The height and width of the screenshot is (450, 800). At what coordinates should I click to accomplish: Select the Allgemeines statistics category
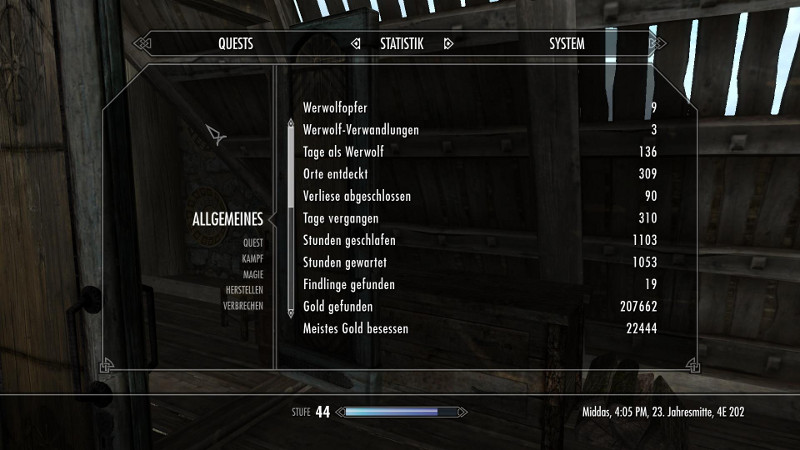pos(227,220)
